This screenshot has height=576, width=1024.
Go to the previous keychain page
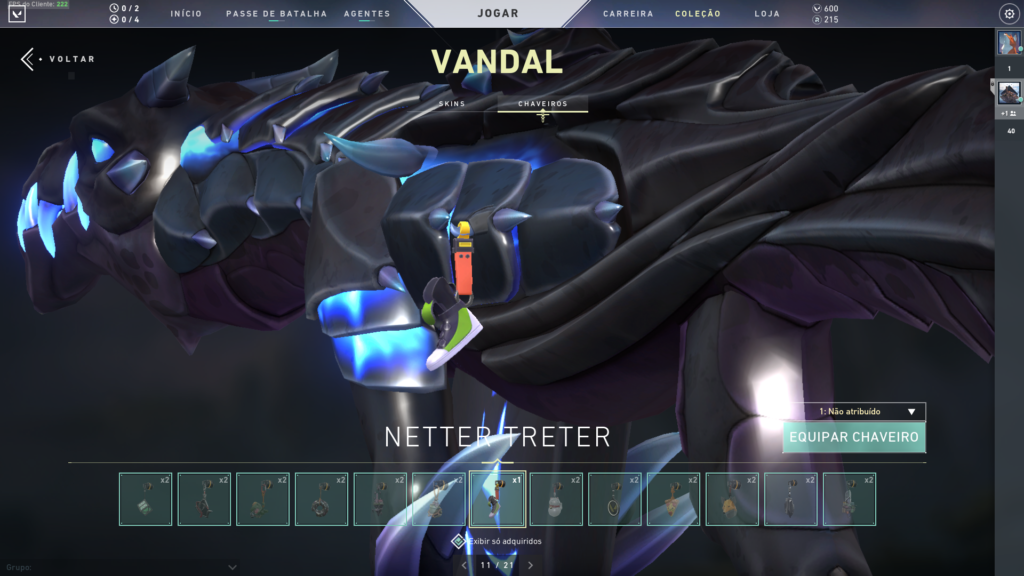coord(463,565)
